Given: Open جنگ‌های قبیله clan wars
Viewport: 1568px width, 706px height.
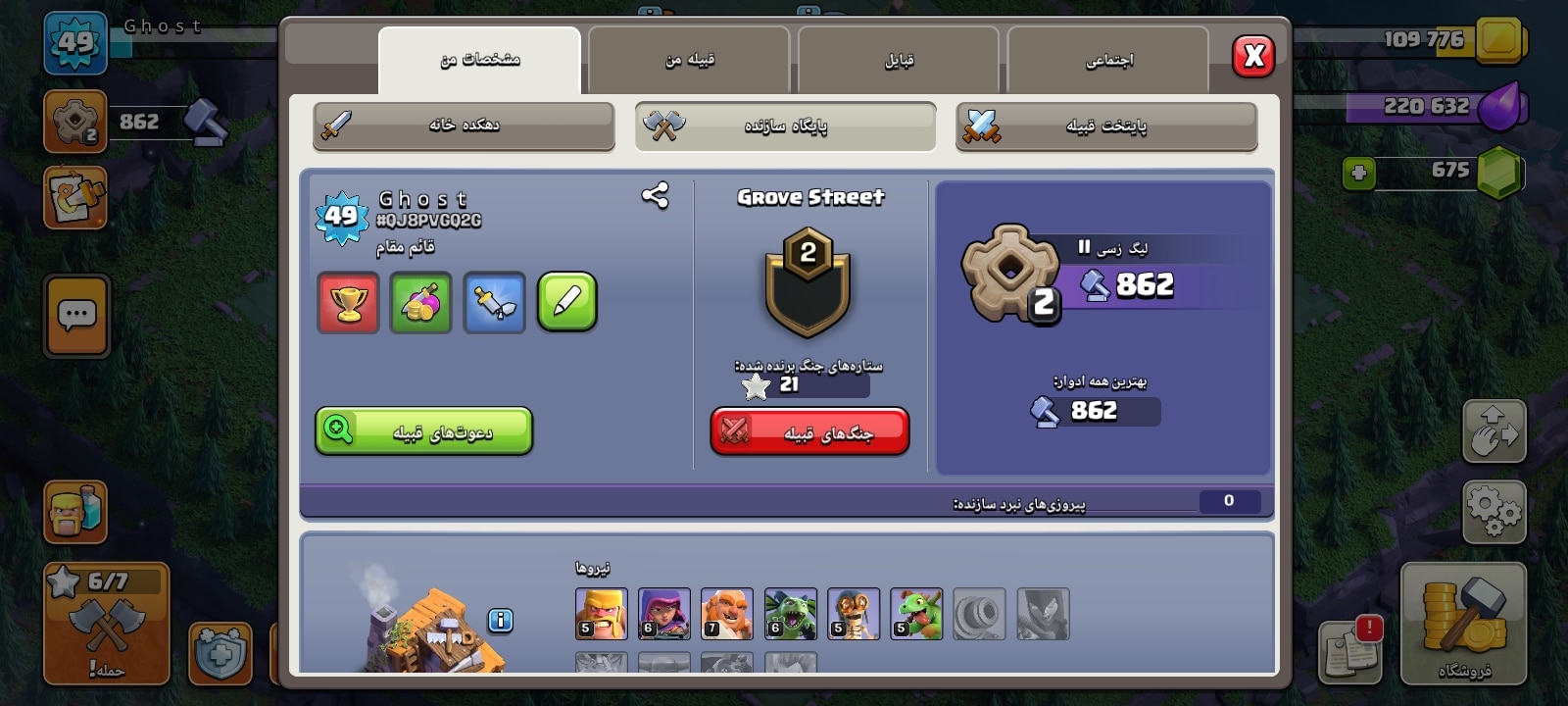Looking at the screenshot, I should pos(809,432).
